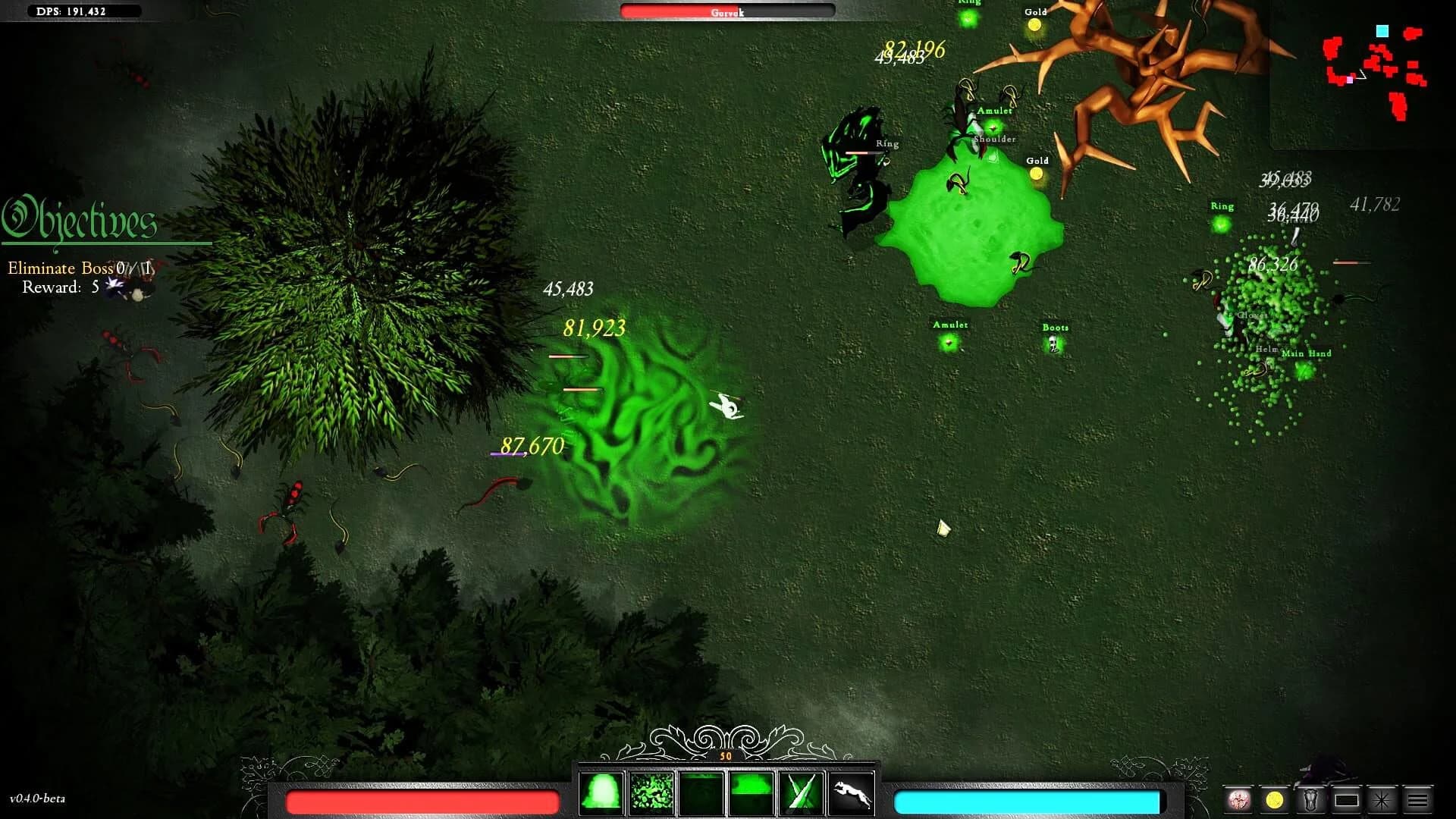Open the fleshy brain character icon

point(1238,799)
